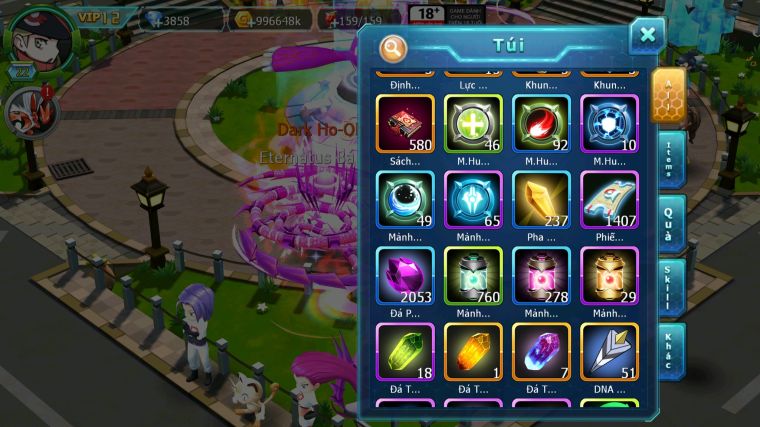Close the Túi bag window

(x=647, y=36)
